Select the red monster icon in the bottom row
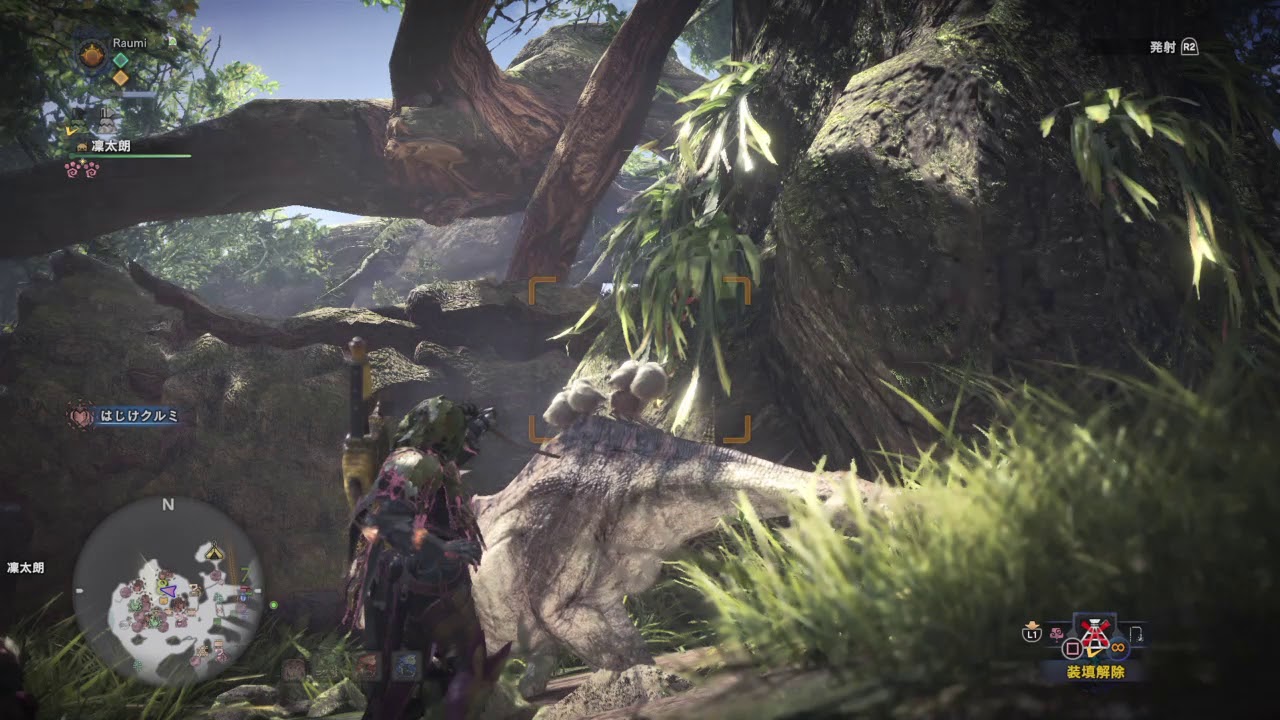This screenshot has height=720, width=1280. pos(368,666)
